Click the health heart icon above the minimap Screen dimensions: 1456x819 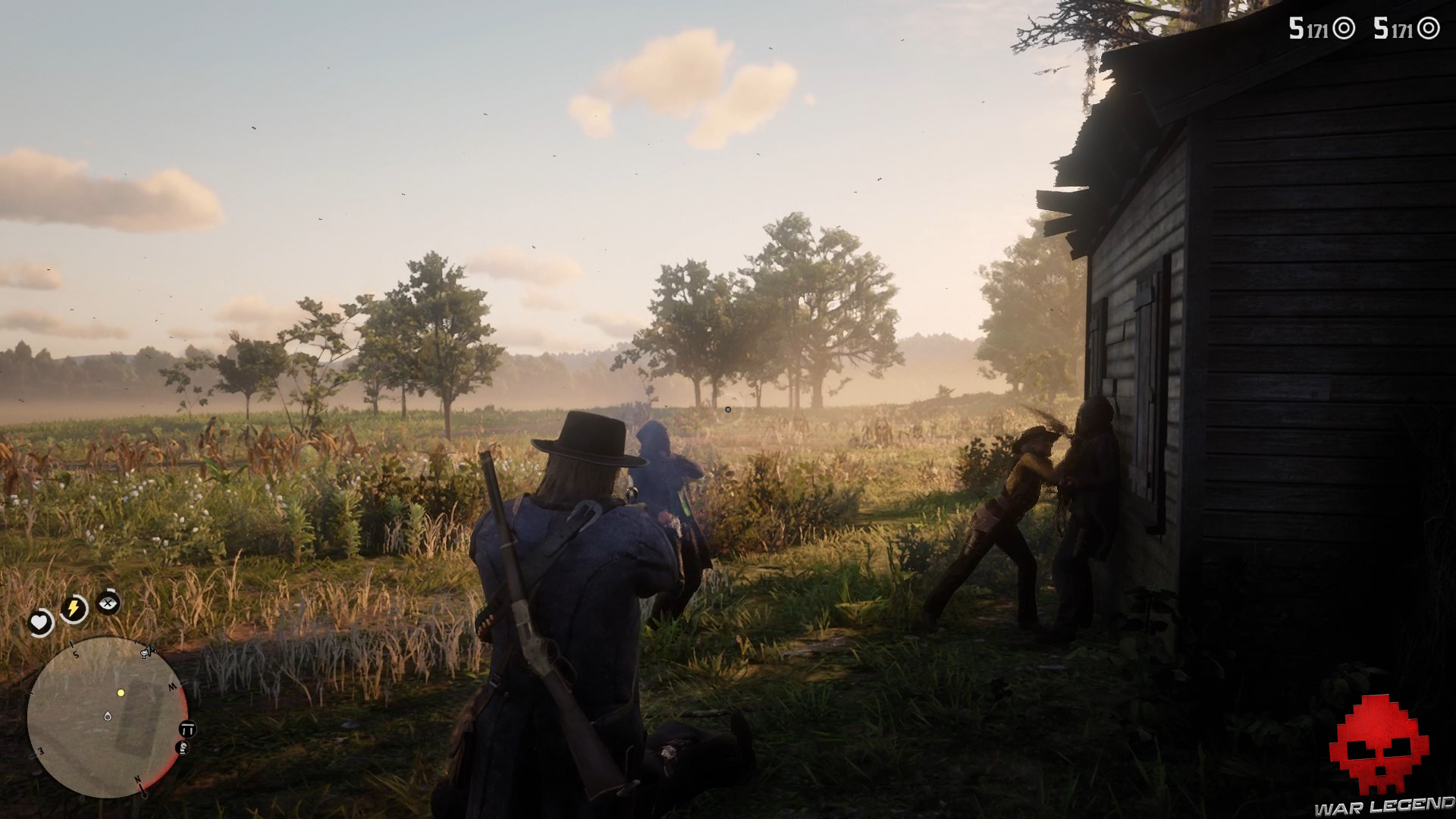[38, 621]
